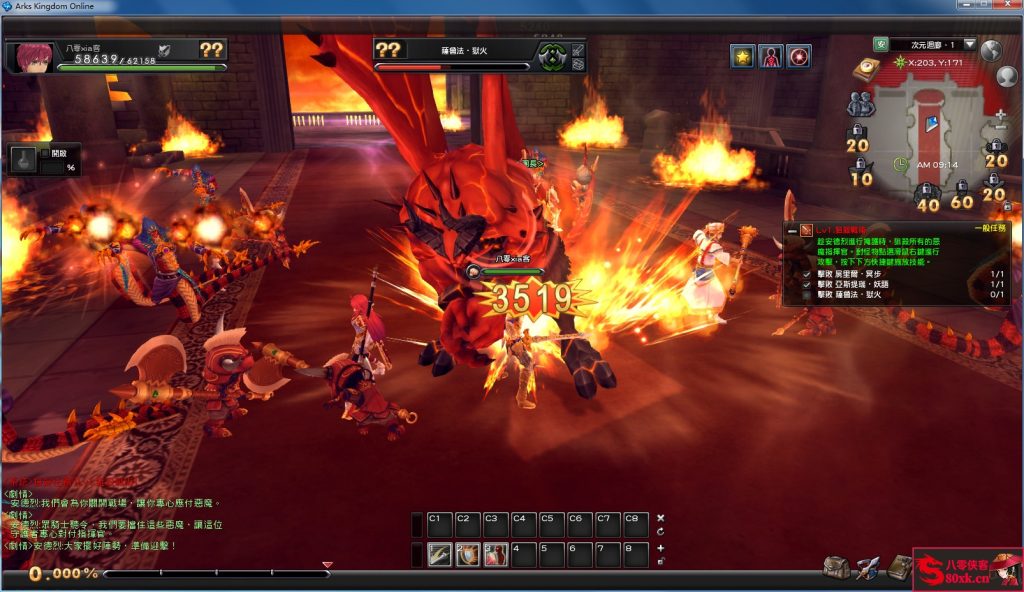Click the red orb buff icon
Viewport: 1024px width, 592px height.
point(798,56)
